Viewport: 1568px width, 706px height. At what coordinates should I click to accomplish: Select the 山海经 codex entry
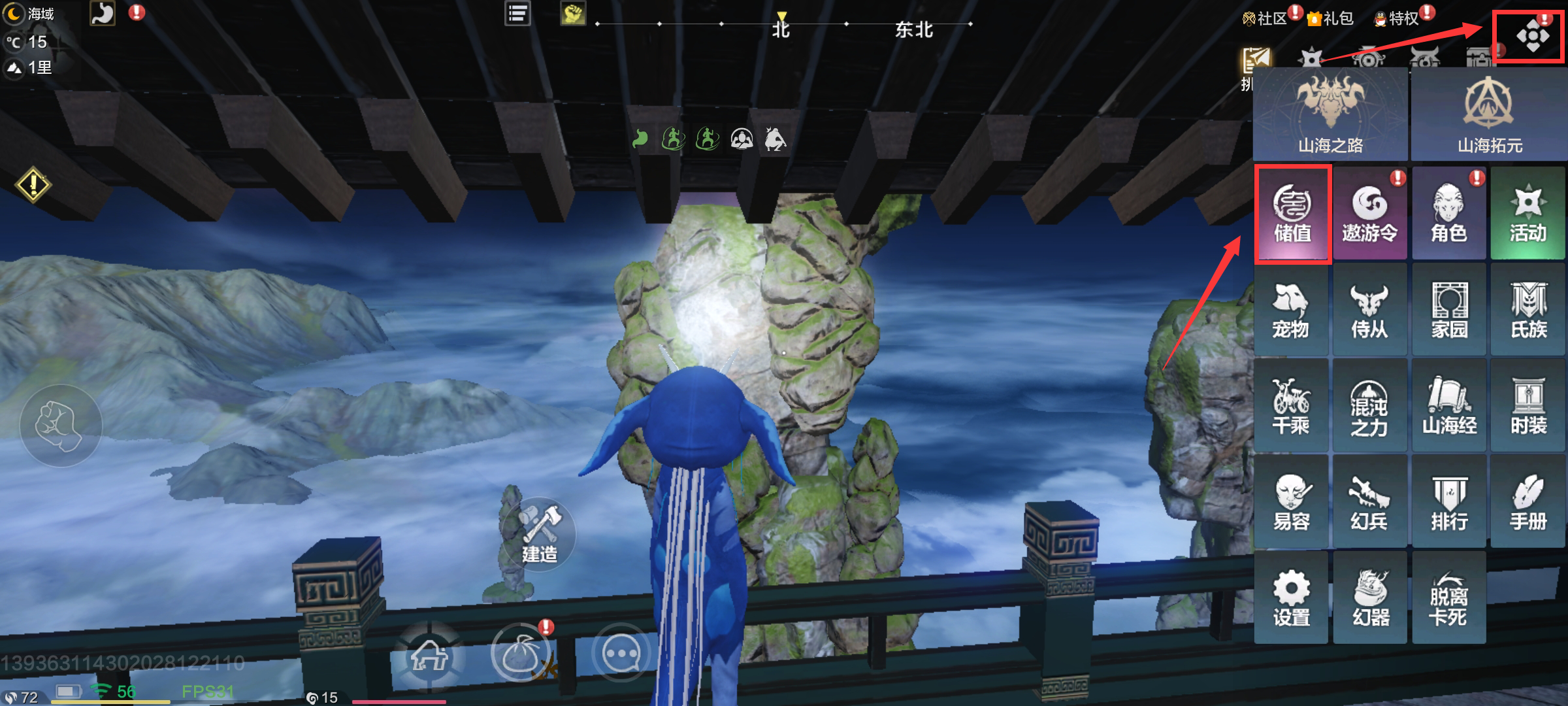(x=1449, y=407)
